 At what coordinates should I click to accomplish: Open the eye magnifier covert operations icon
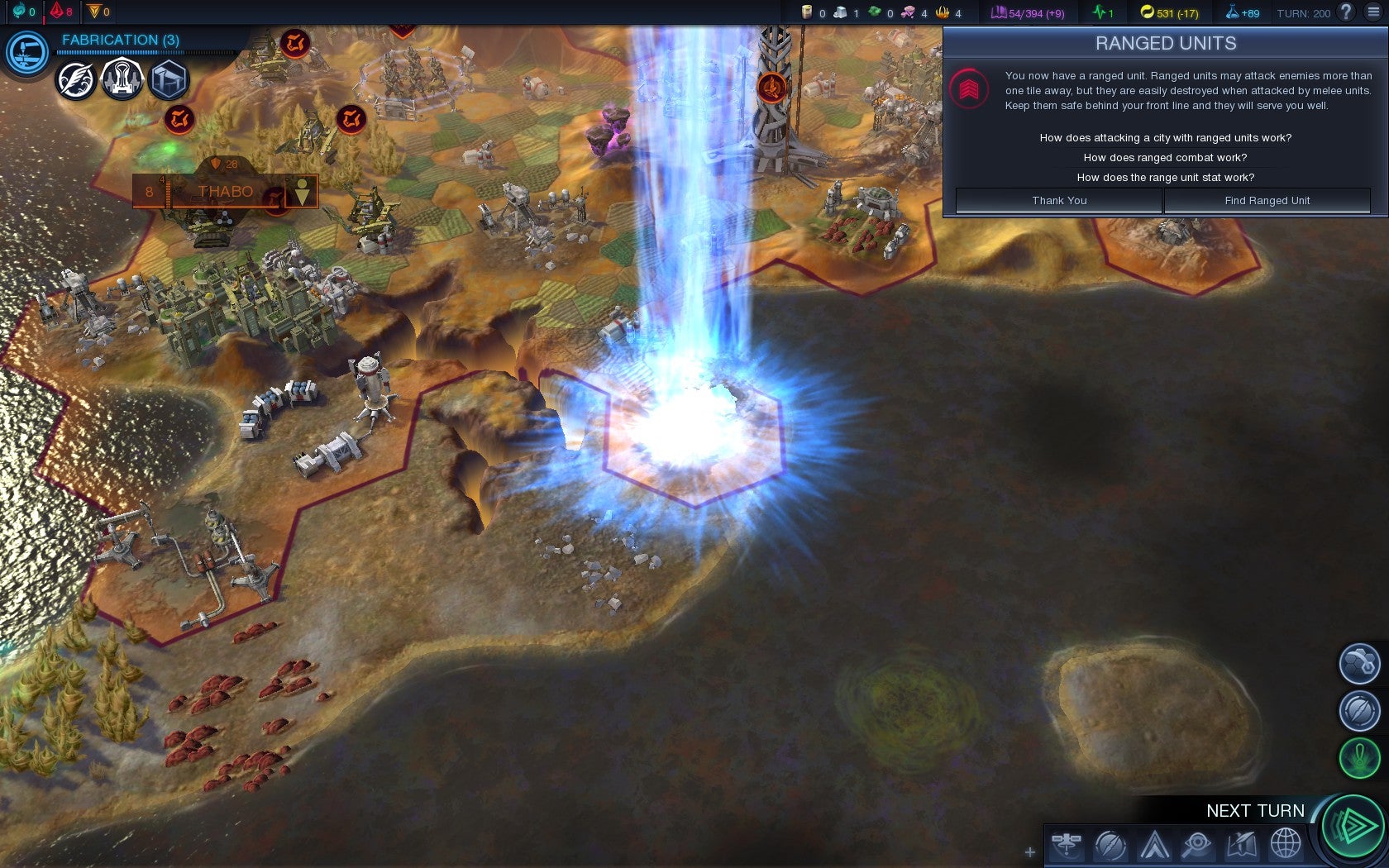coord(1196,845)
